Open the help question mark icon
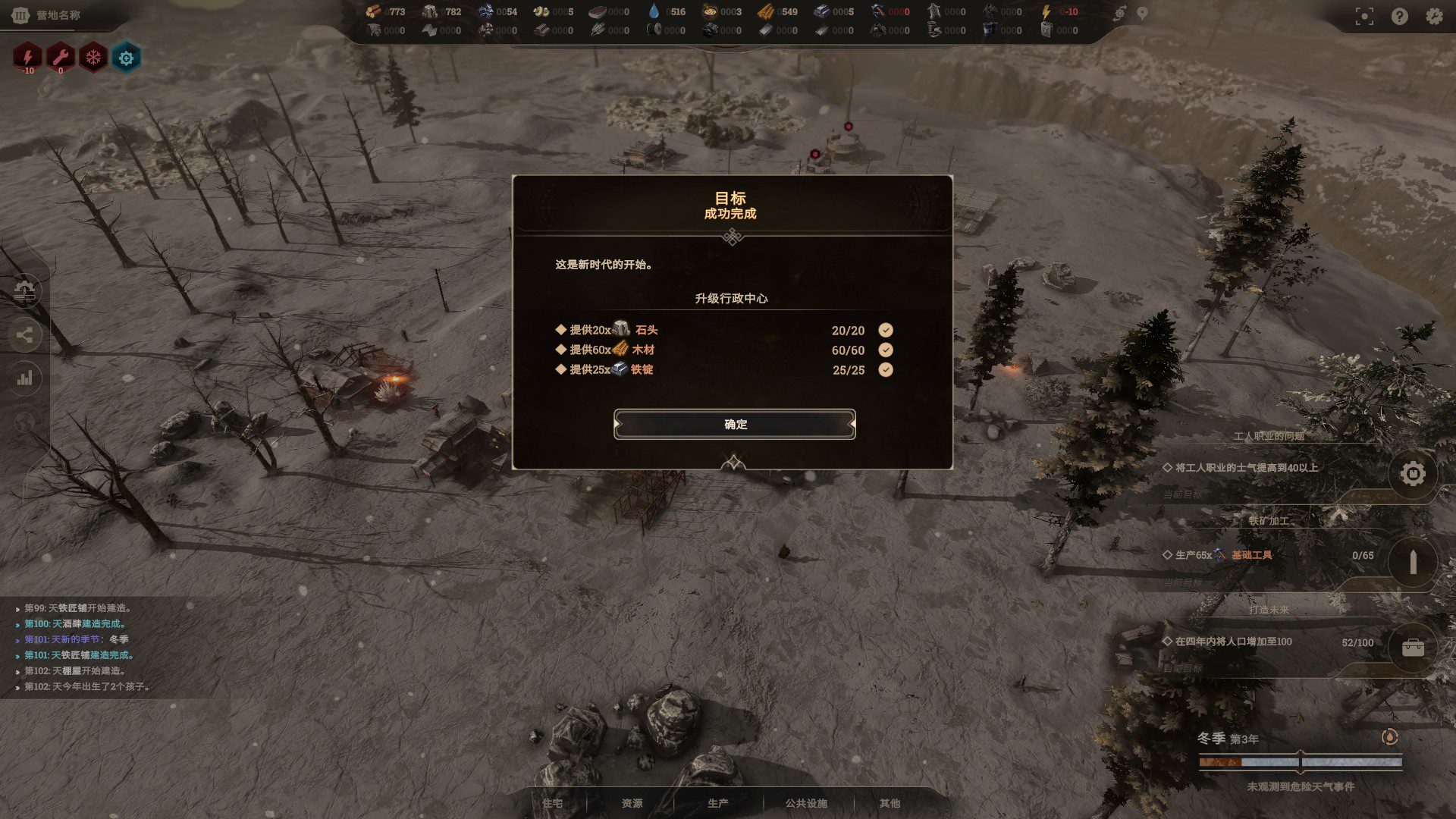The height and width of the screenshot is (819, 1456). (1399, 16)
